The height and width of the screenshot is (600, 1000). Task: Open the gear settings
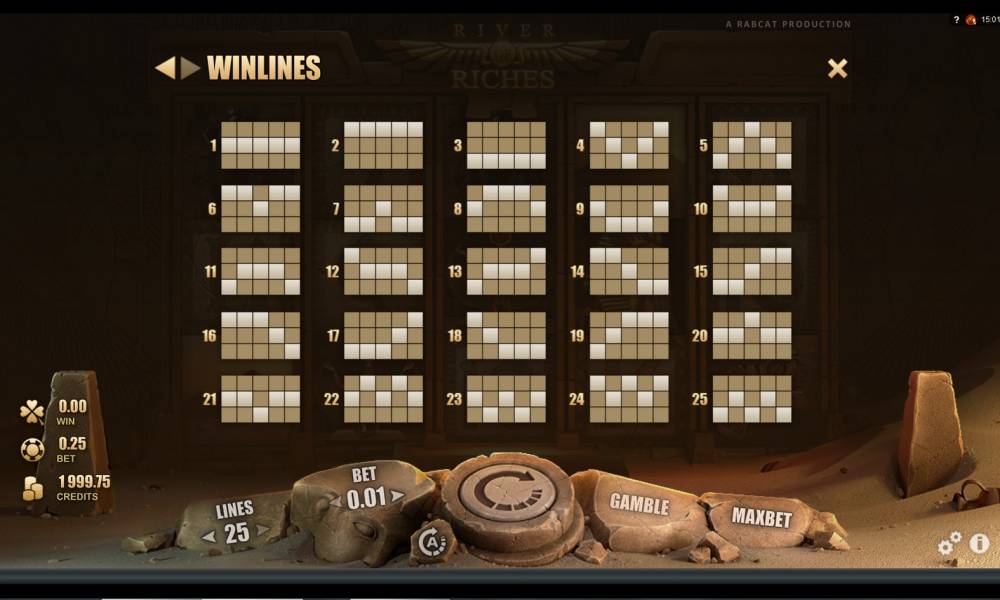(x=949, y=543)
